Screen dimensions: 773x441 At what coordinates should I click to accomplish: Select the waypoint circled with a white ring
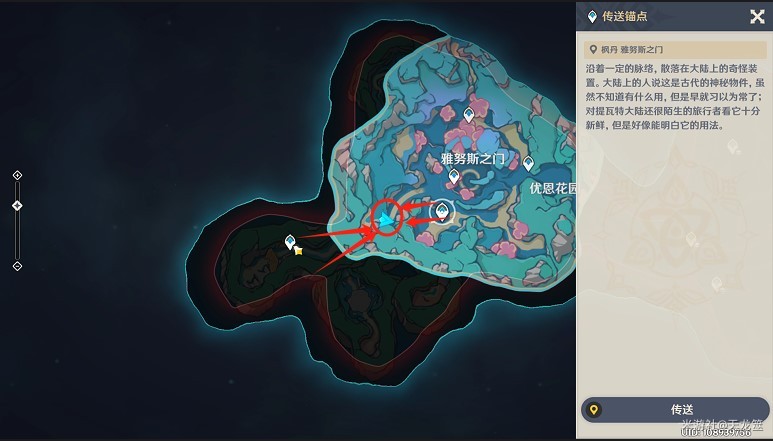pyautogui.click(x=442, y=210)
